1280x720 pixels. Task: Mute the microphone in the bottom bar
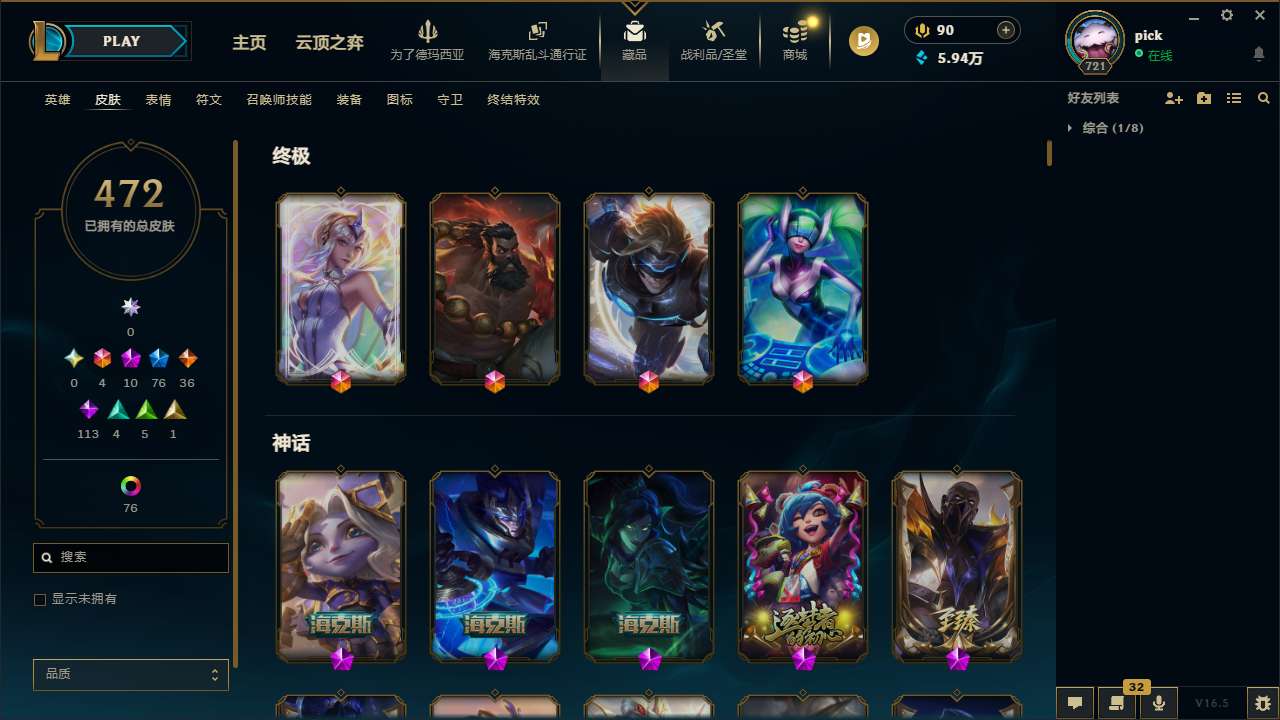tap(1159, 703)
